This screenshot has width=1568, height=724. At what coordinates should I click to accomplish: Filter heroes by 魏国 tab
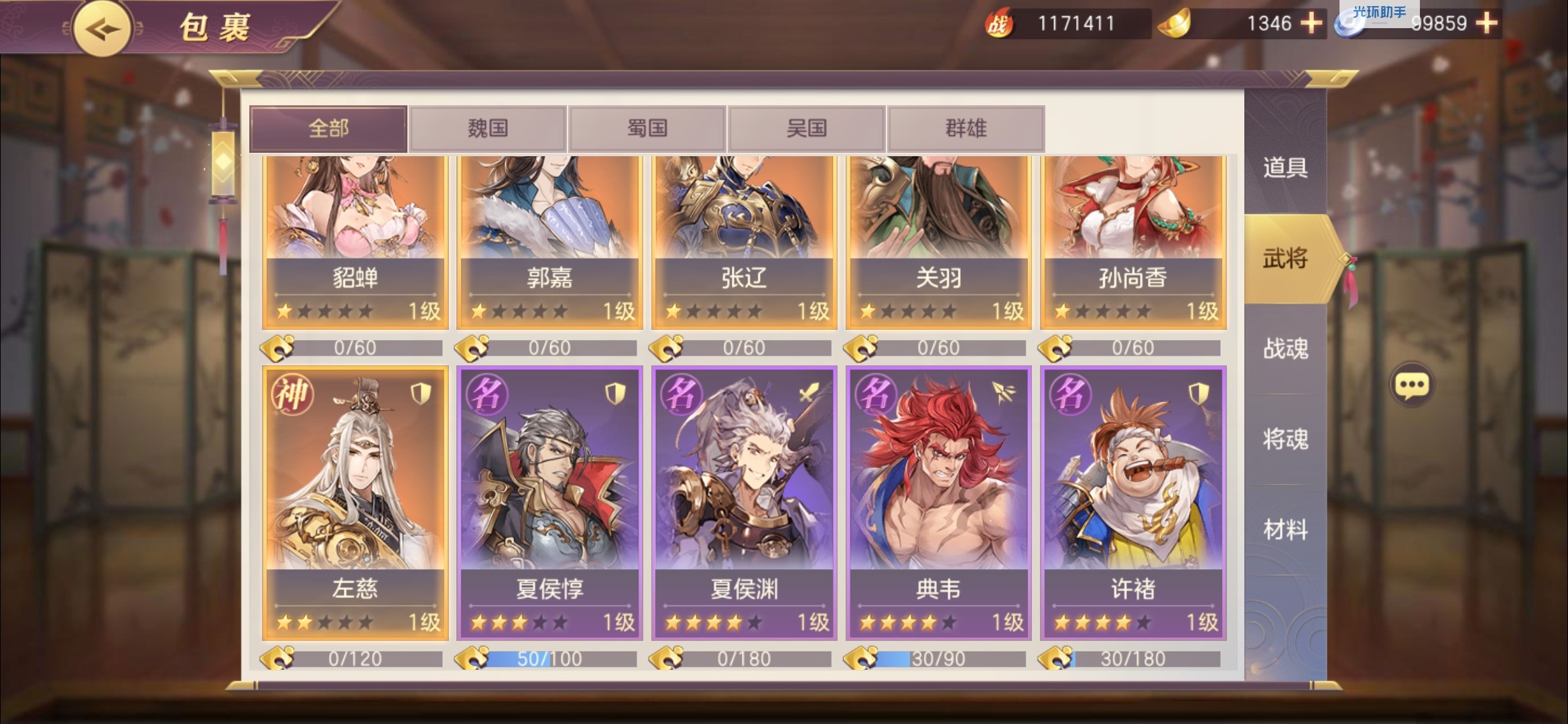click(488, 128)
